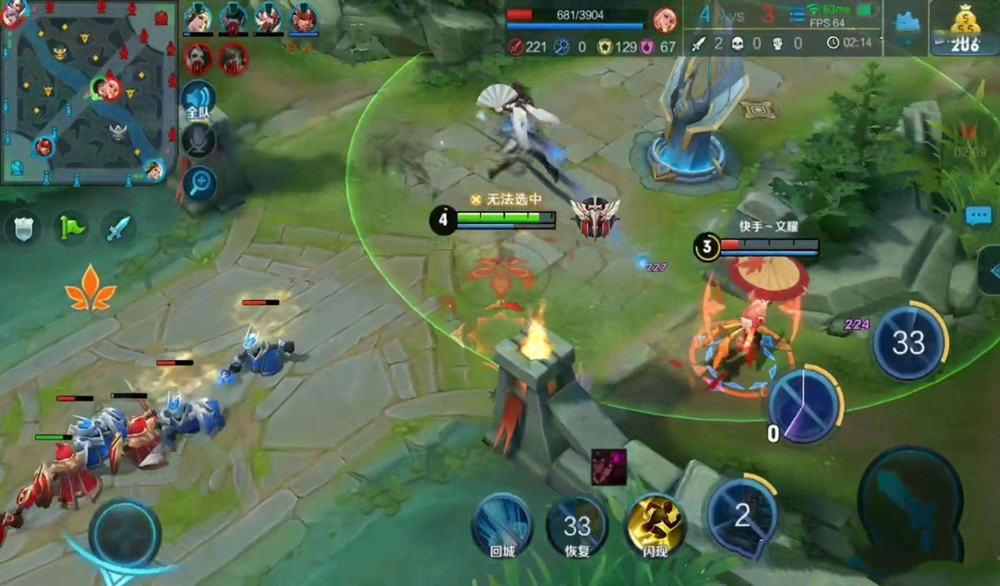Send the sword attack signal

tap(118, 228)
